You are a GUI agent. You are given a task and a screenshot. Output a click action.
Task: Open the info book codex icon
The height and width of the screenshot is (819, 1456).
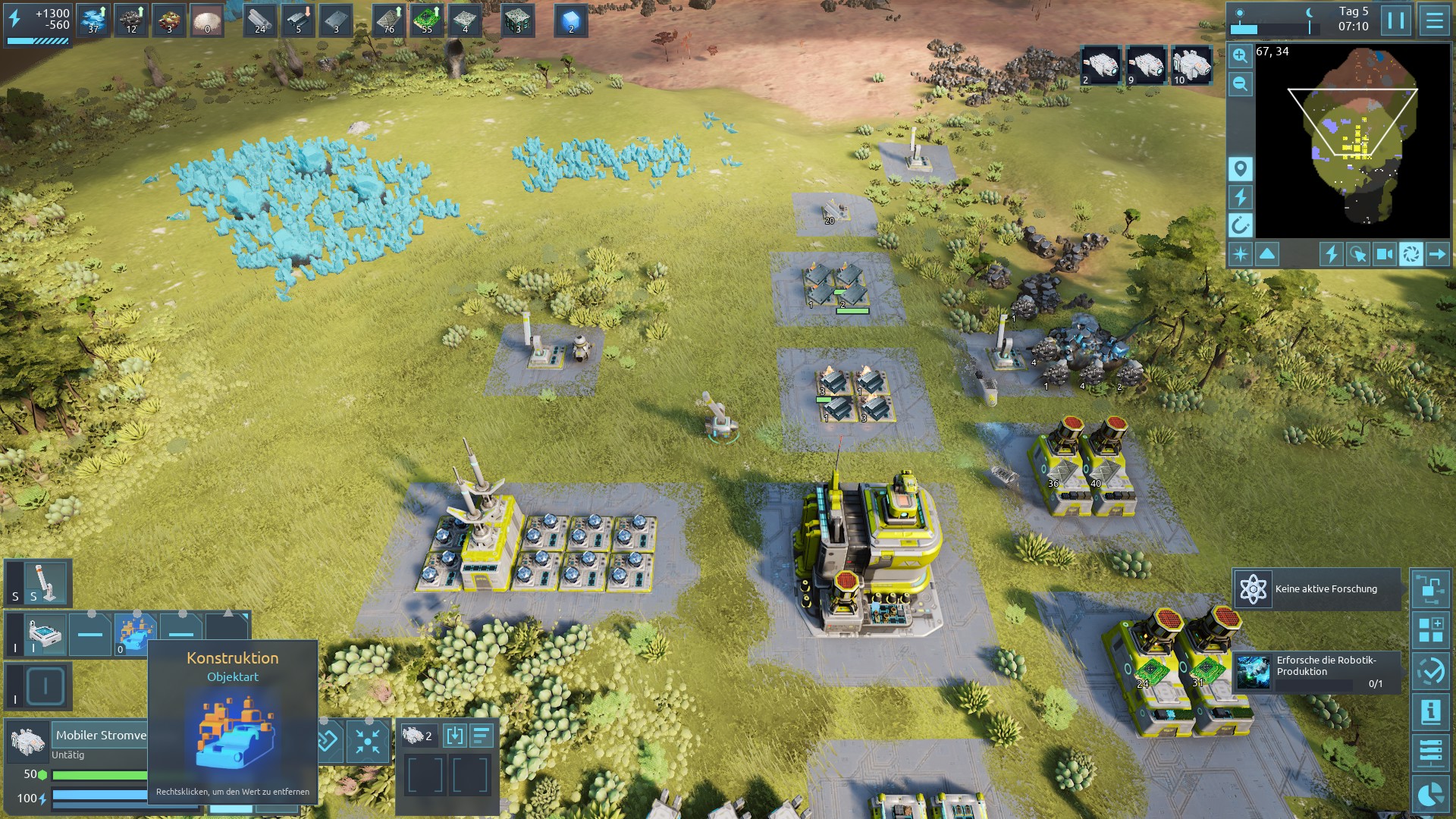pos(1430,711)
